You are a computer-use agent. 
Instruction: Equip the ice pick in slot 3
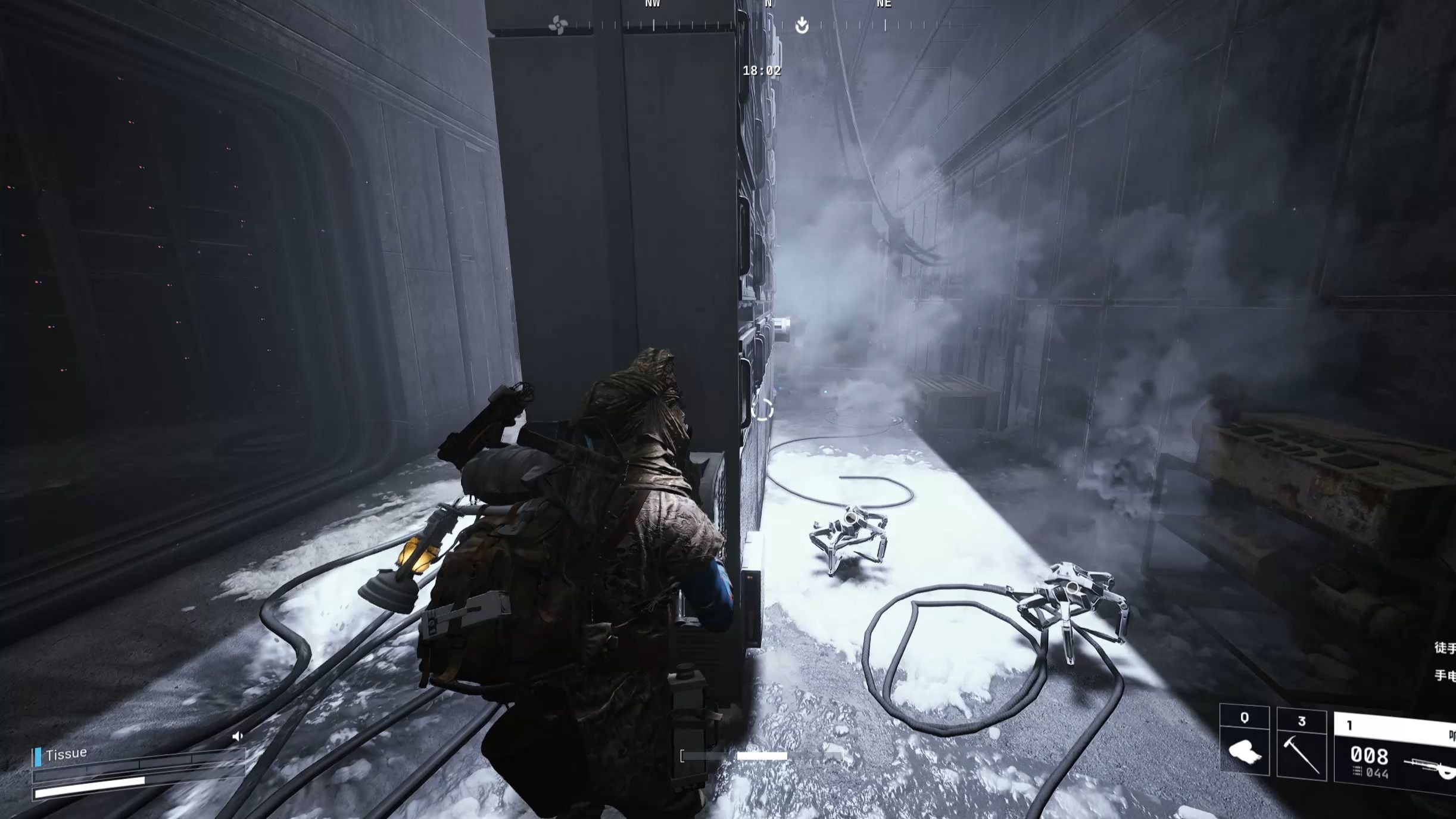1301,745
